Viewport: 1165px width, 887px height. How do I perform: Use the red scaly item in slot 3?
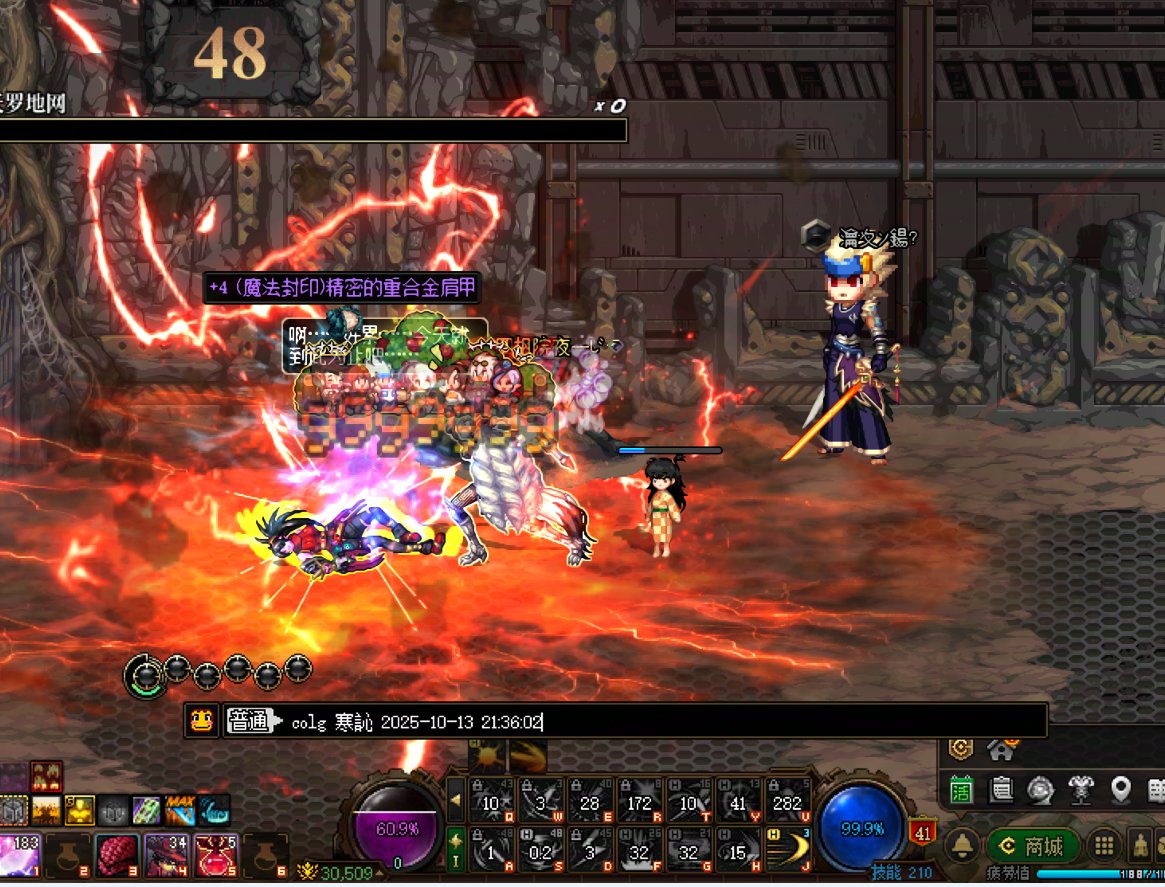[x=118, y=855]
